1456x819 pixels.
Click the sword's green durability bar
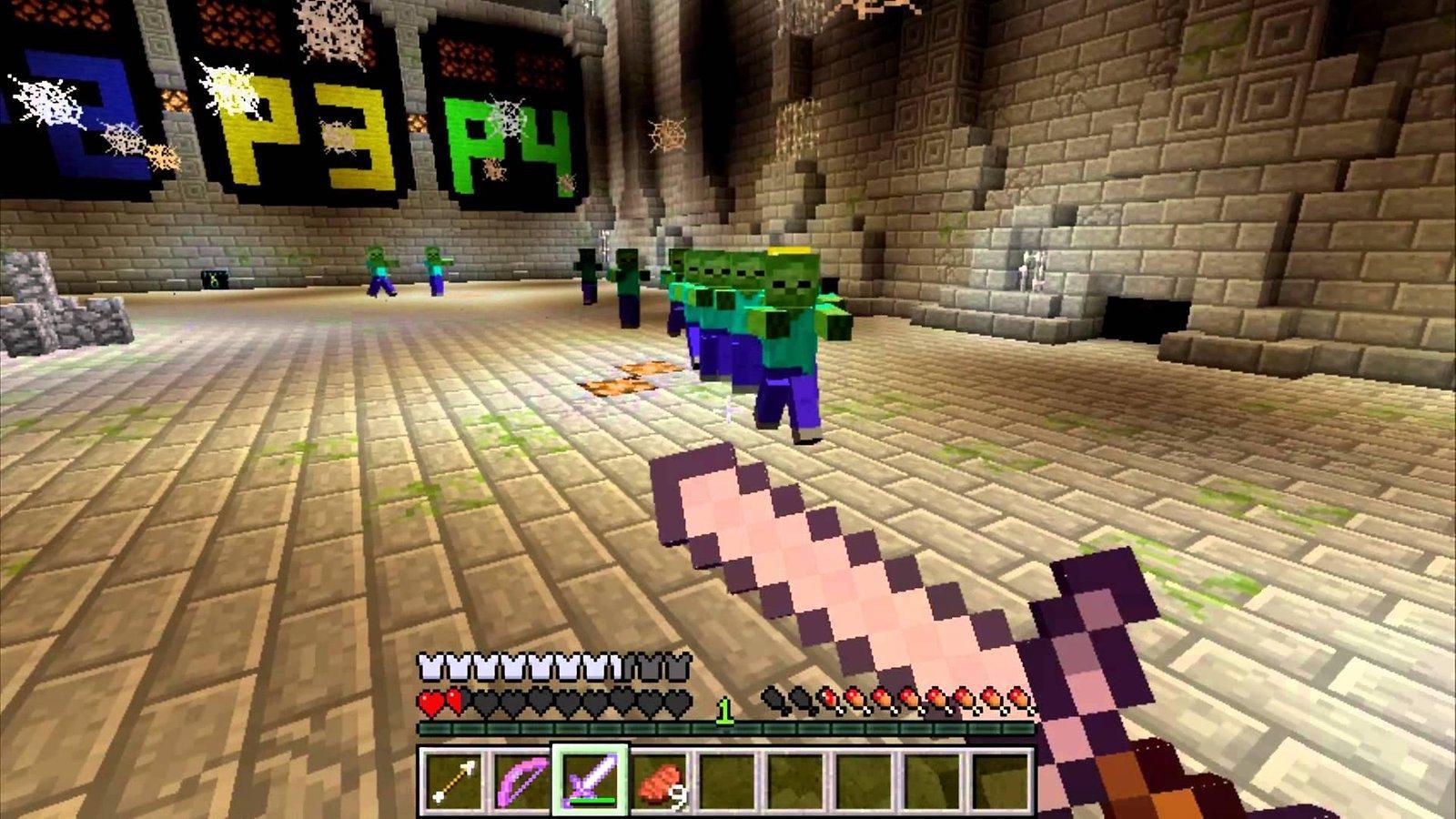(x=591, y=800)
